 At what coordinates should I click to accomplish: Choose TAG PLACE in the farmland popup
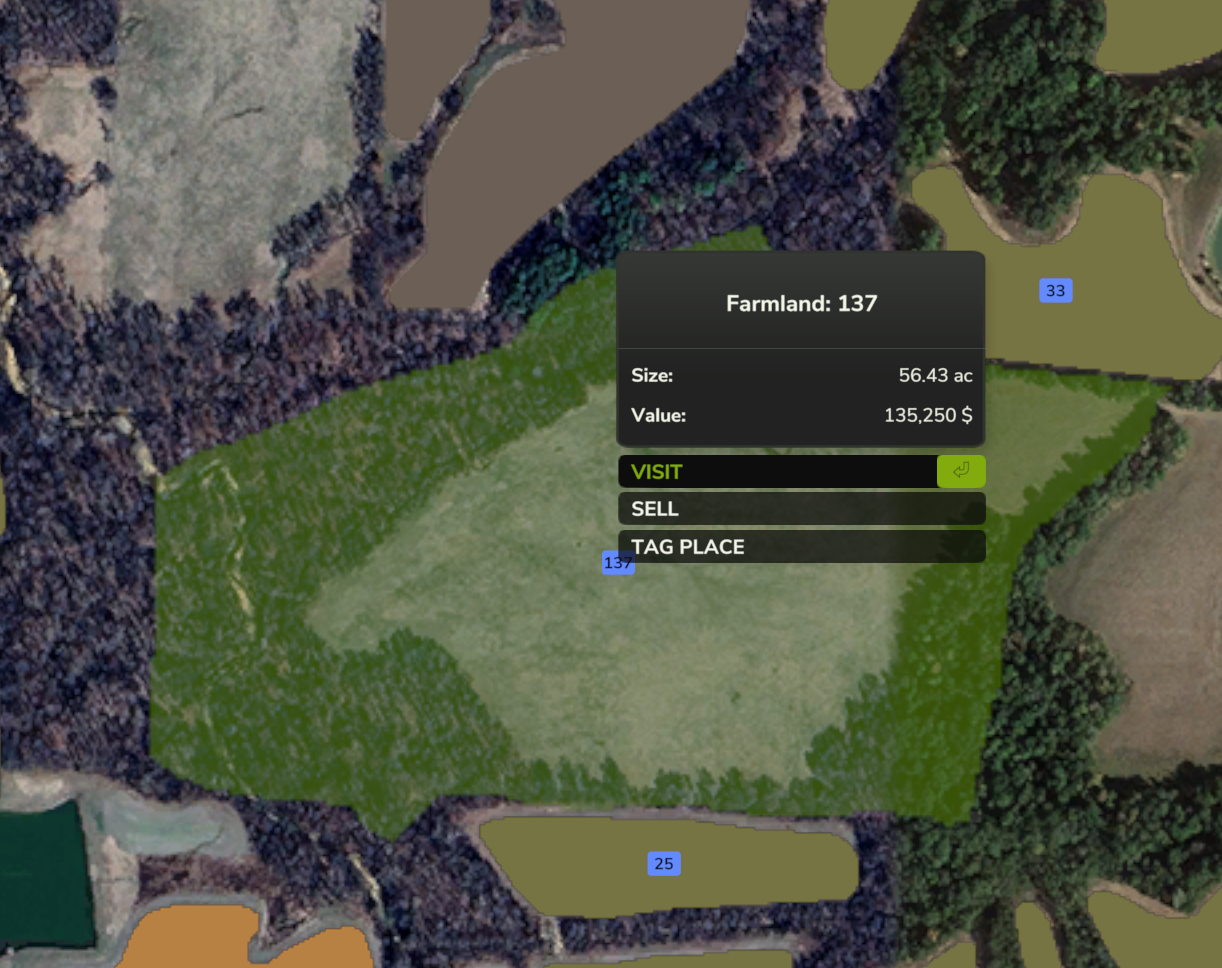tap(800, 547)
